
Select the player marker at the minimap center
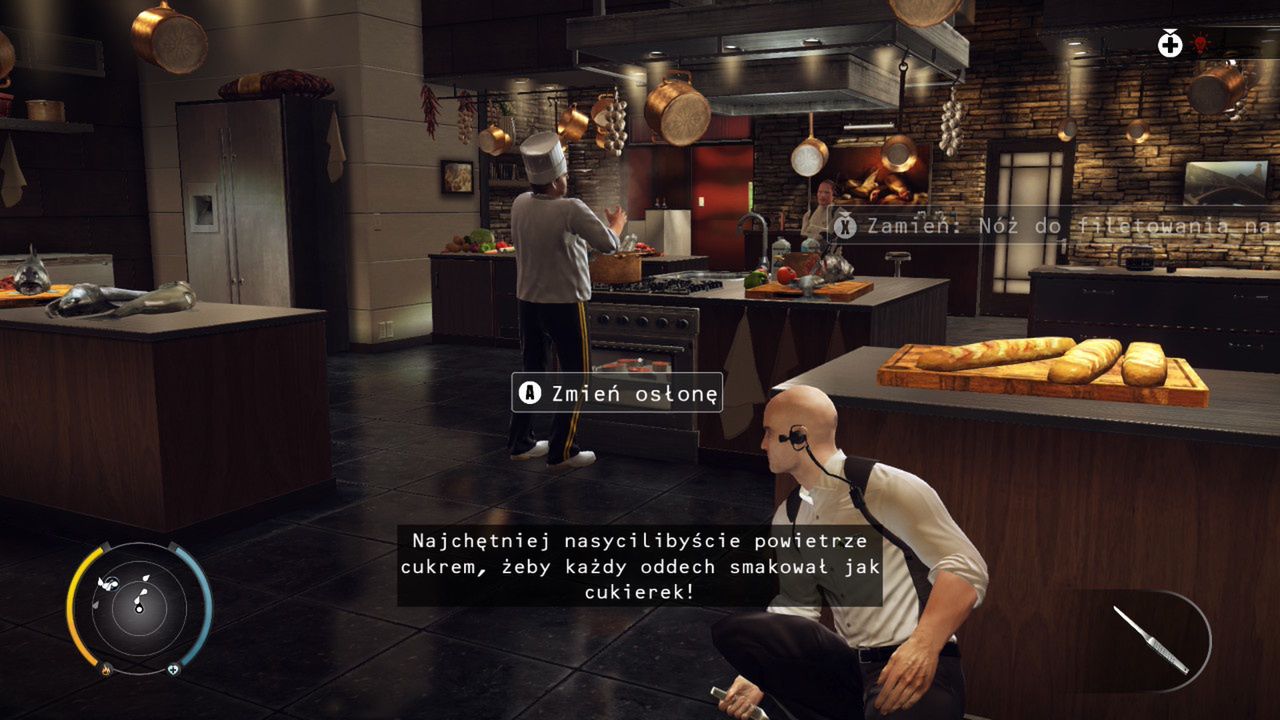coord(139,608)
